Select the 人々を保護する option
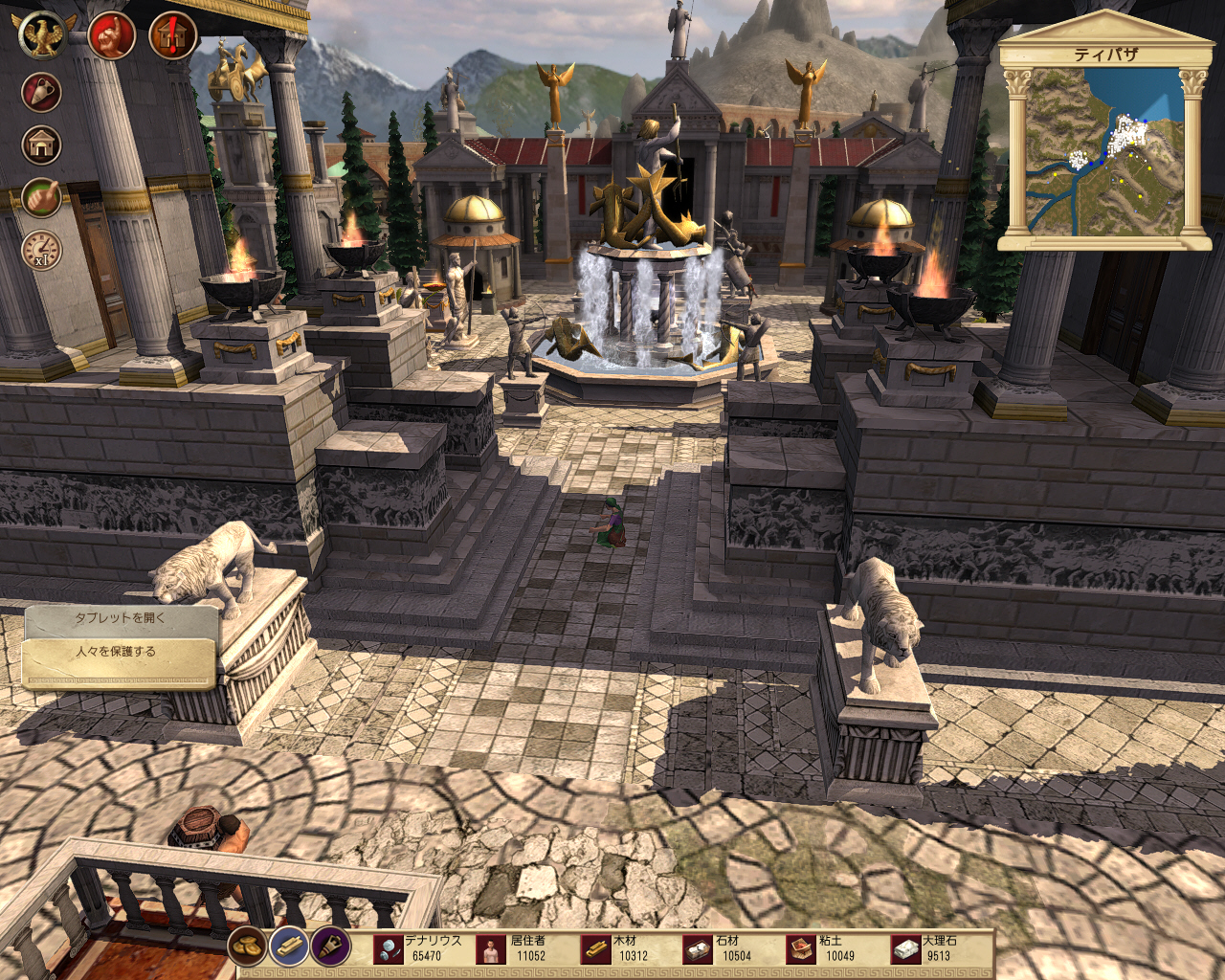This screenshot has height=980, width=1225. coord(117,654)
